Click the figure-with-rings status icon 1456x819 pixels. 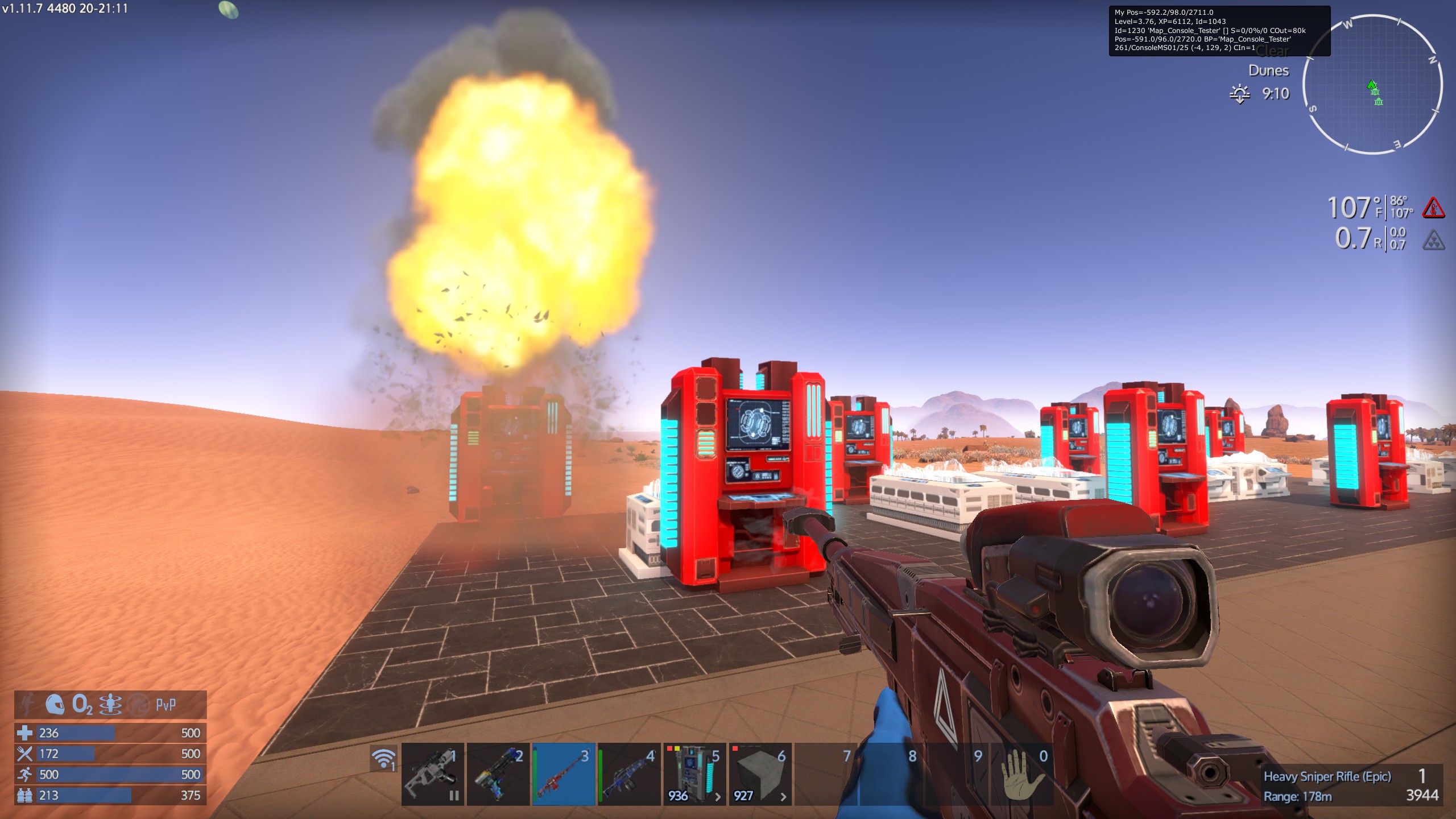(110, 705)
